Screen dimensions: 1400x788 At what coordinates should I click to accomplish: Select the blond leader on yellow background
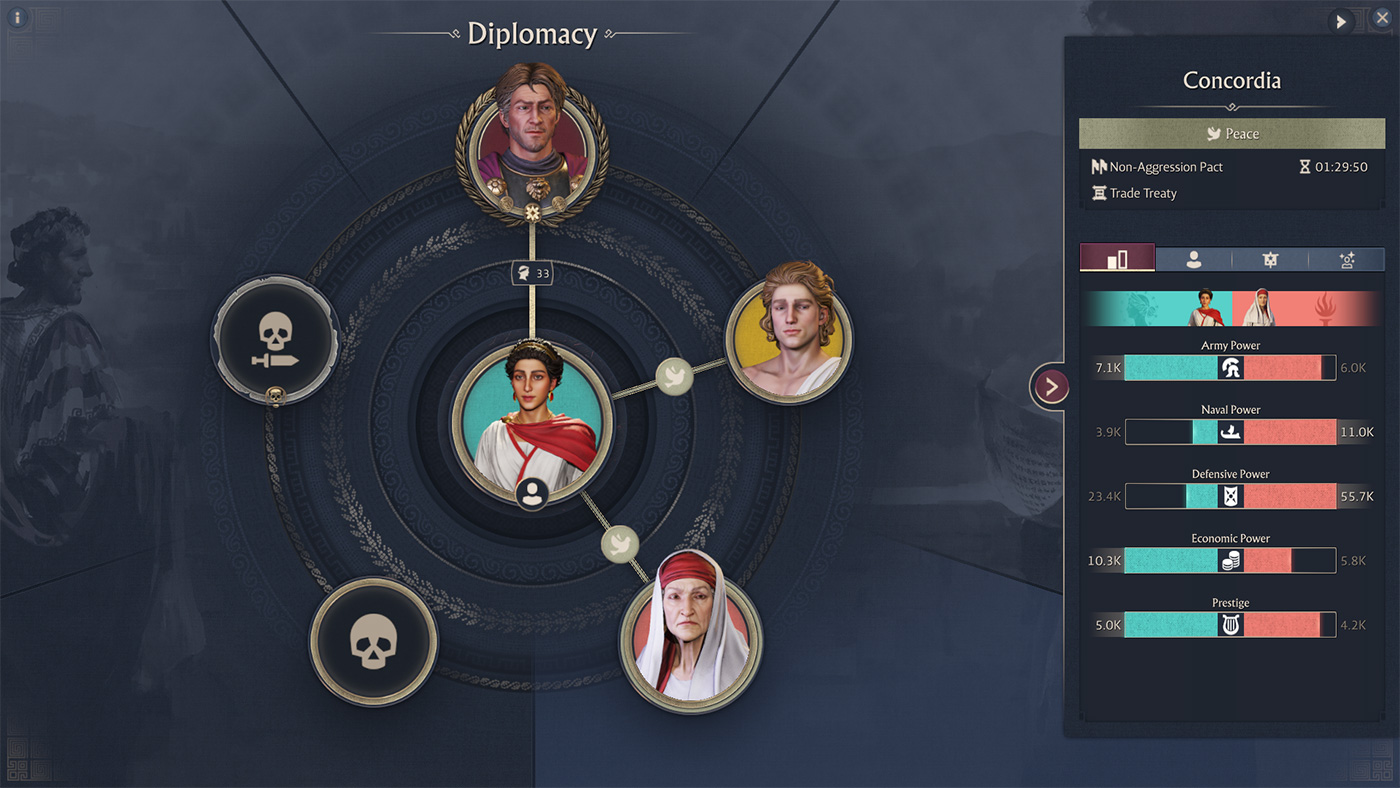[x=789, y=327]
